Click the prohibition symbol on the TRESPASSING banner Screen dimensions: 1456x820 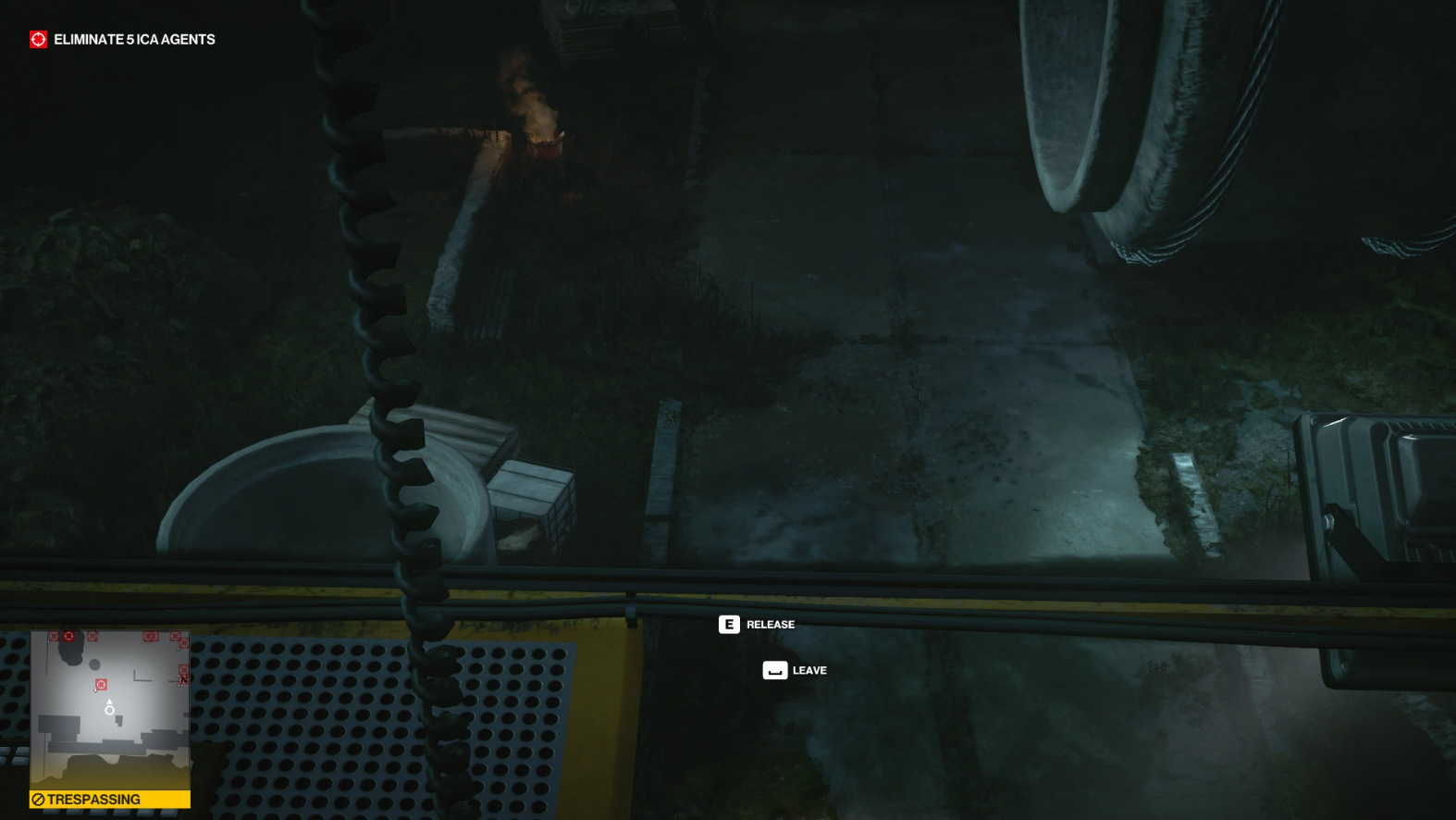coord(39,799)
